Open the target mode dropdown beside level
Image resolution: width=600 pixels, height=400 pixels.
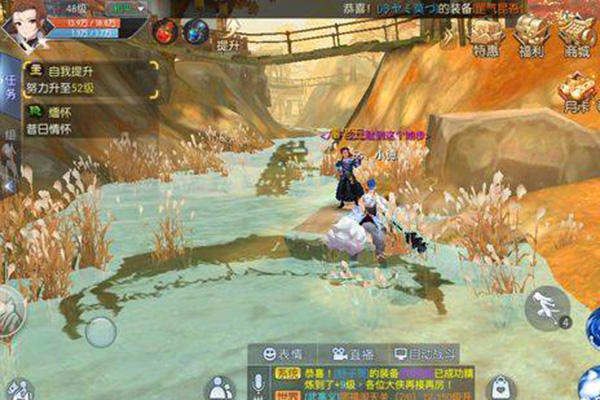click(x=125, y=6)
